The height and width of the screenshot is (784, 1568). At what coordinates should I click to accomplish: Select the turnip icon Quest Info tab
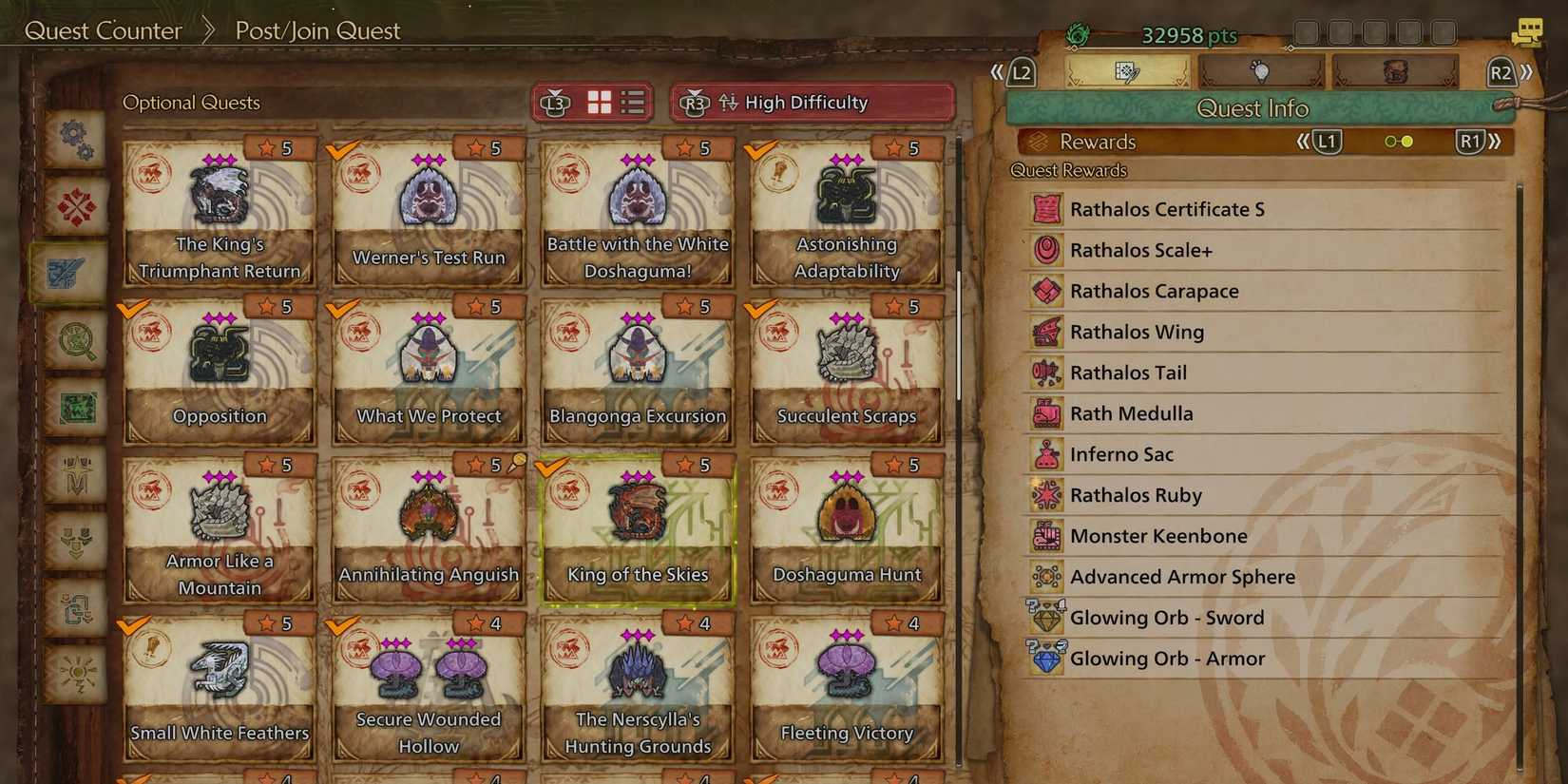pos(1261,69)
